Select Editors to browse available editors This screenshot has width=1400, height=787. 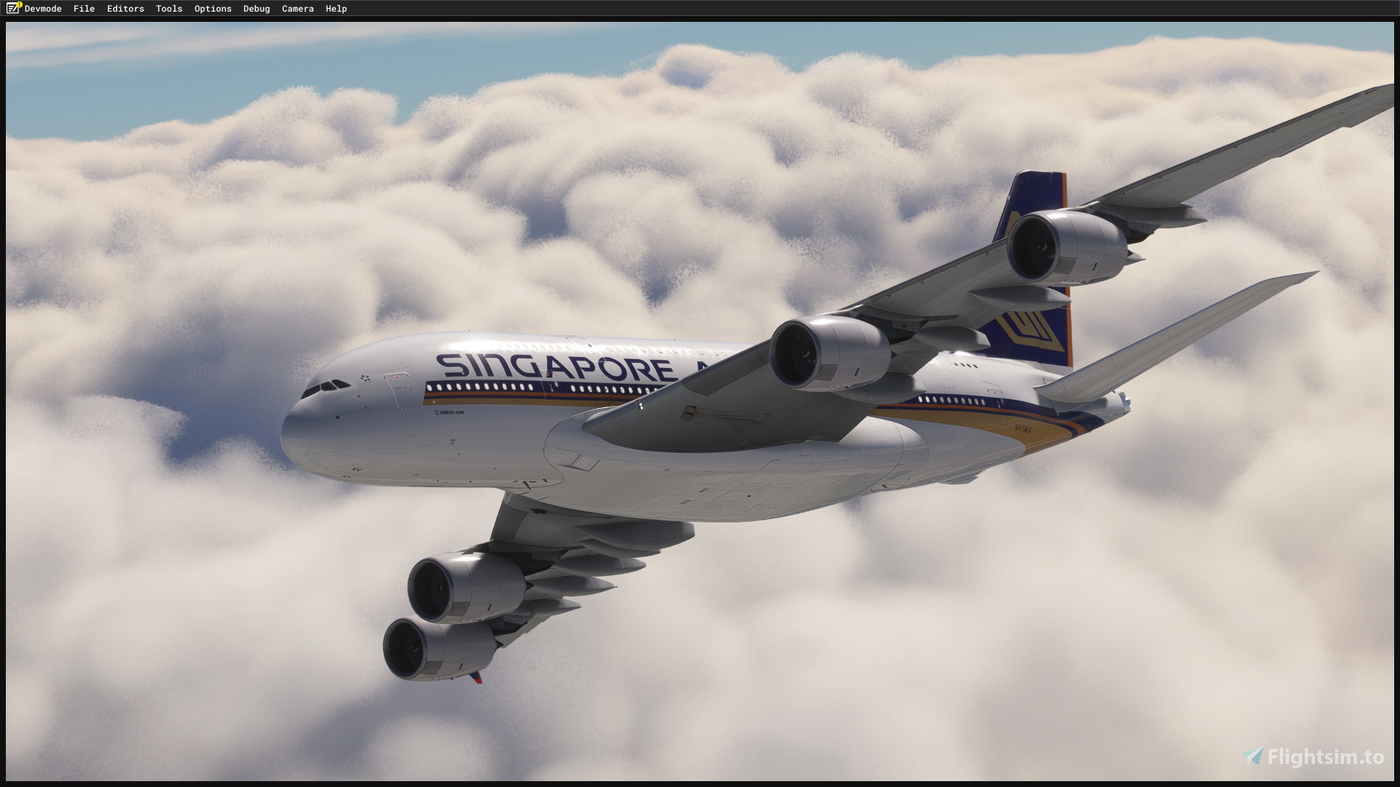(124, 8)
